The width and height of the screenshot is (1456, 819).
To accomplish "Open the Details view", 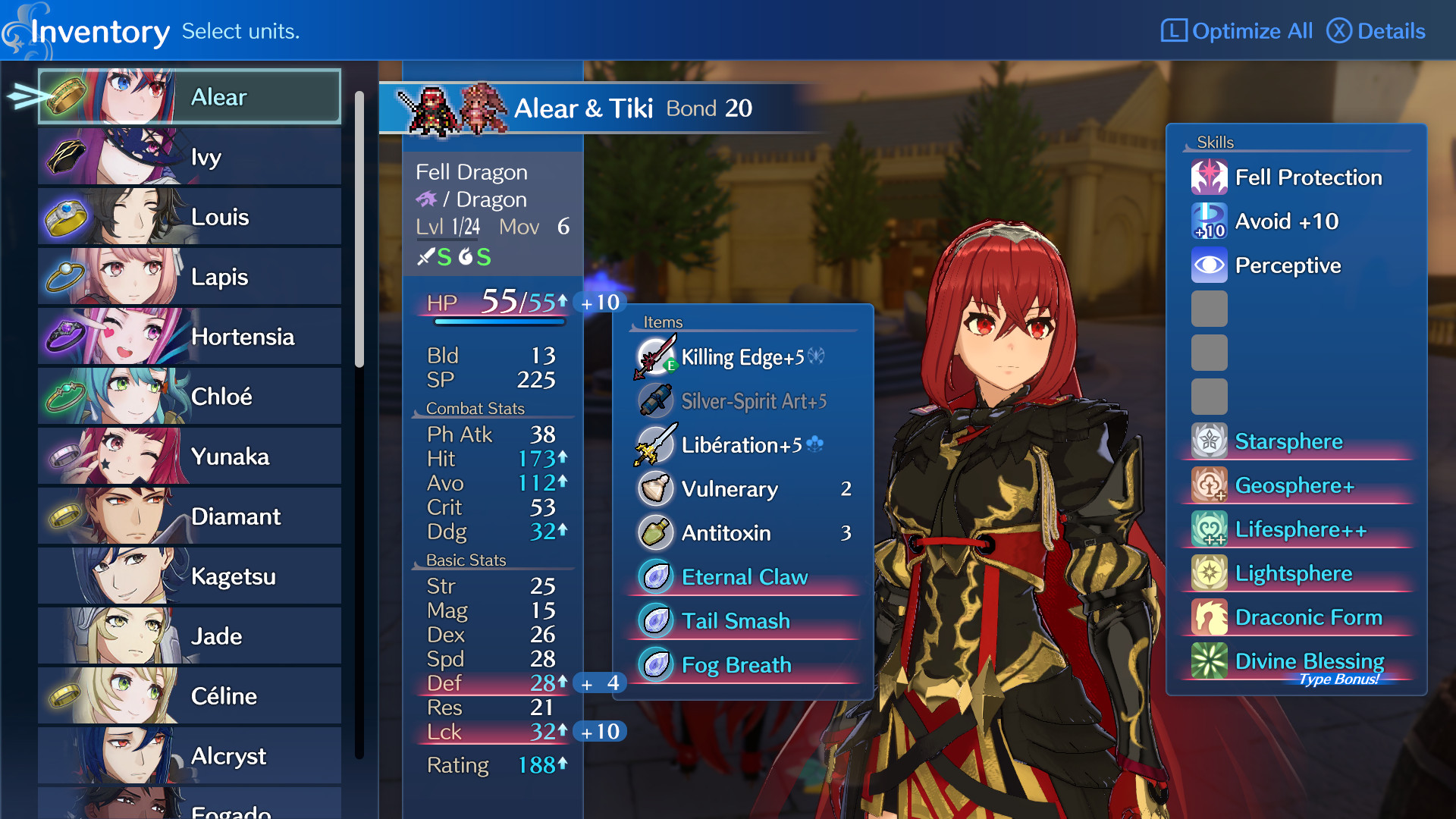I will [x=1376, y=31].
